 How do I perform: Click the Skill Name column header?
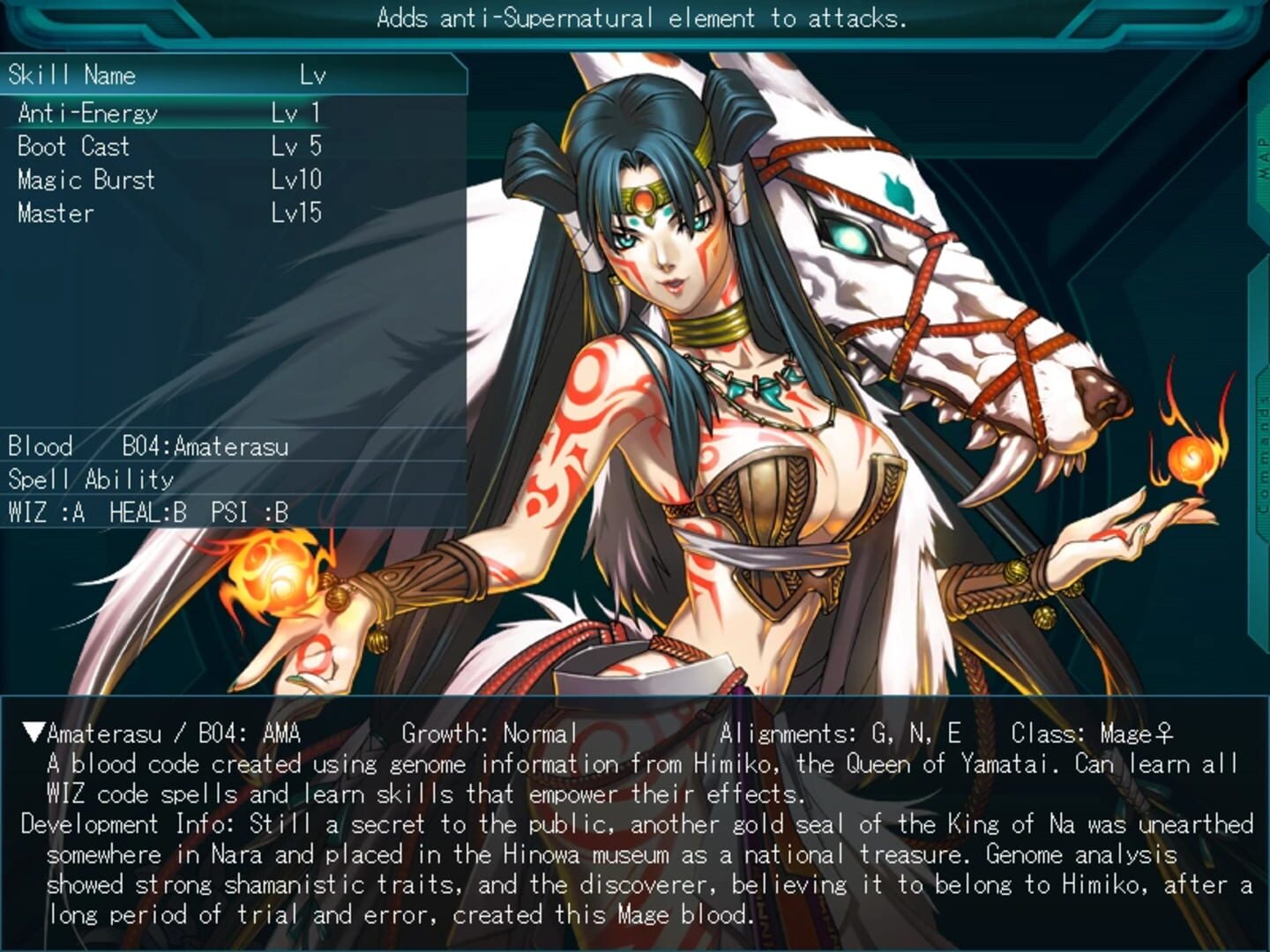(x=75, y=76)
